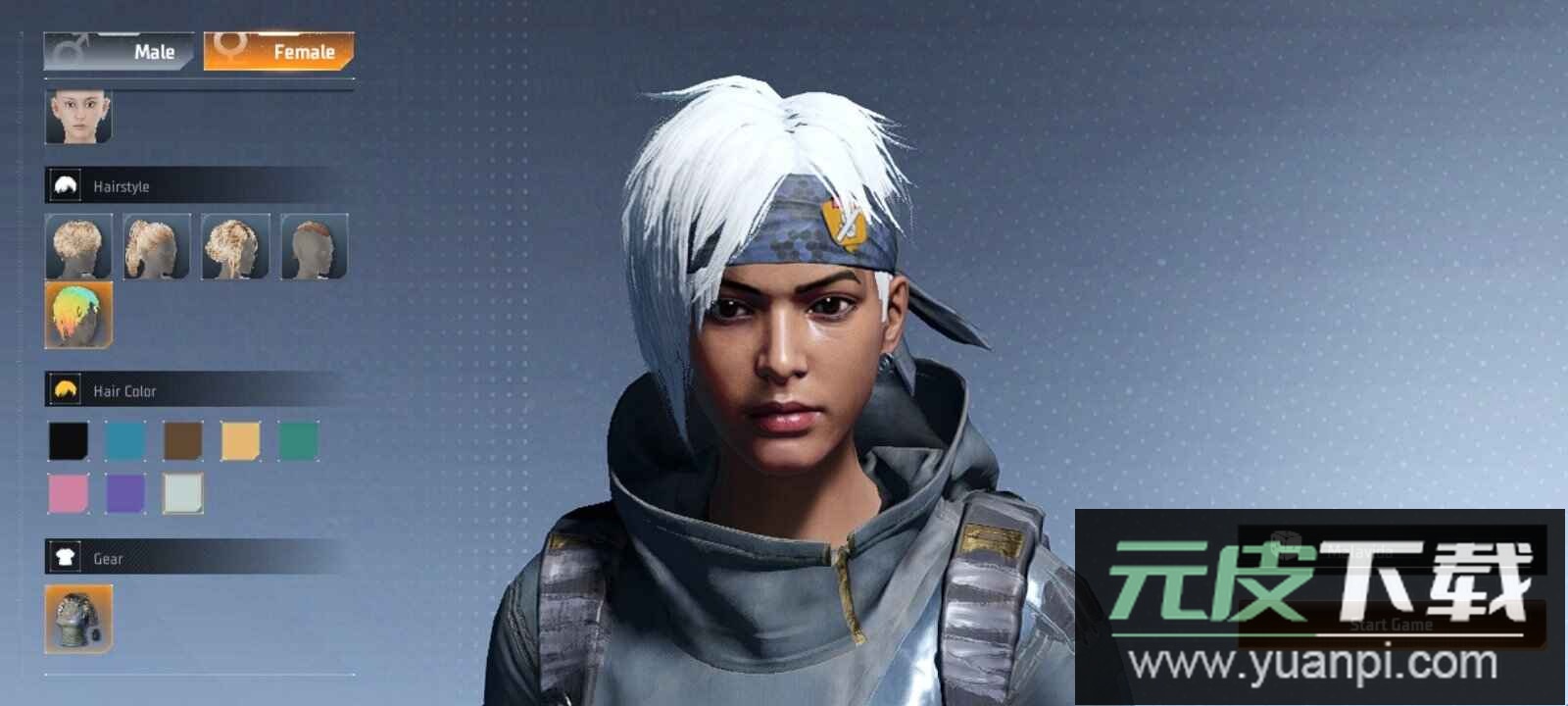This screenshot has width=1568, height=706.
Task: Select the shaved mohawk hairstyle
Action: click(314, 246)
